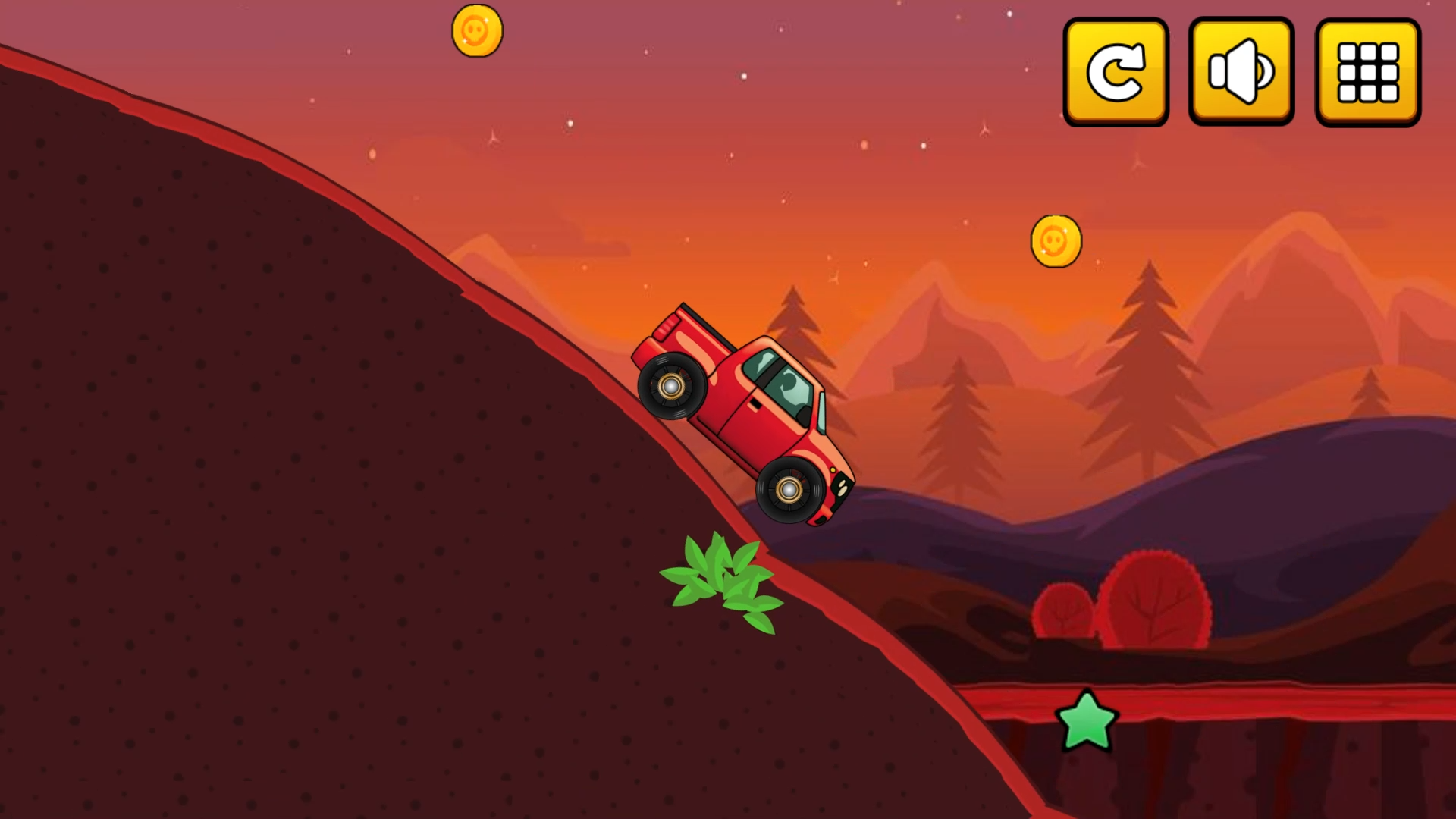Screen dimensions: 1456x819
Task: Toggle sound off with the speaker button
Action: (1240, 73)
